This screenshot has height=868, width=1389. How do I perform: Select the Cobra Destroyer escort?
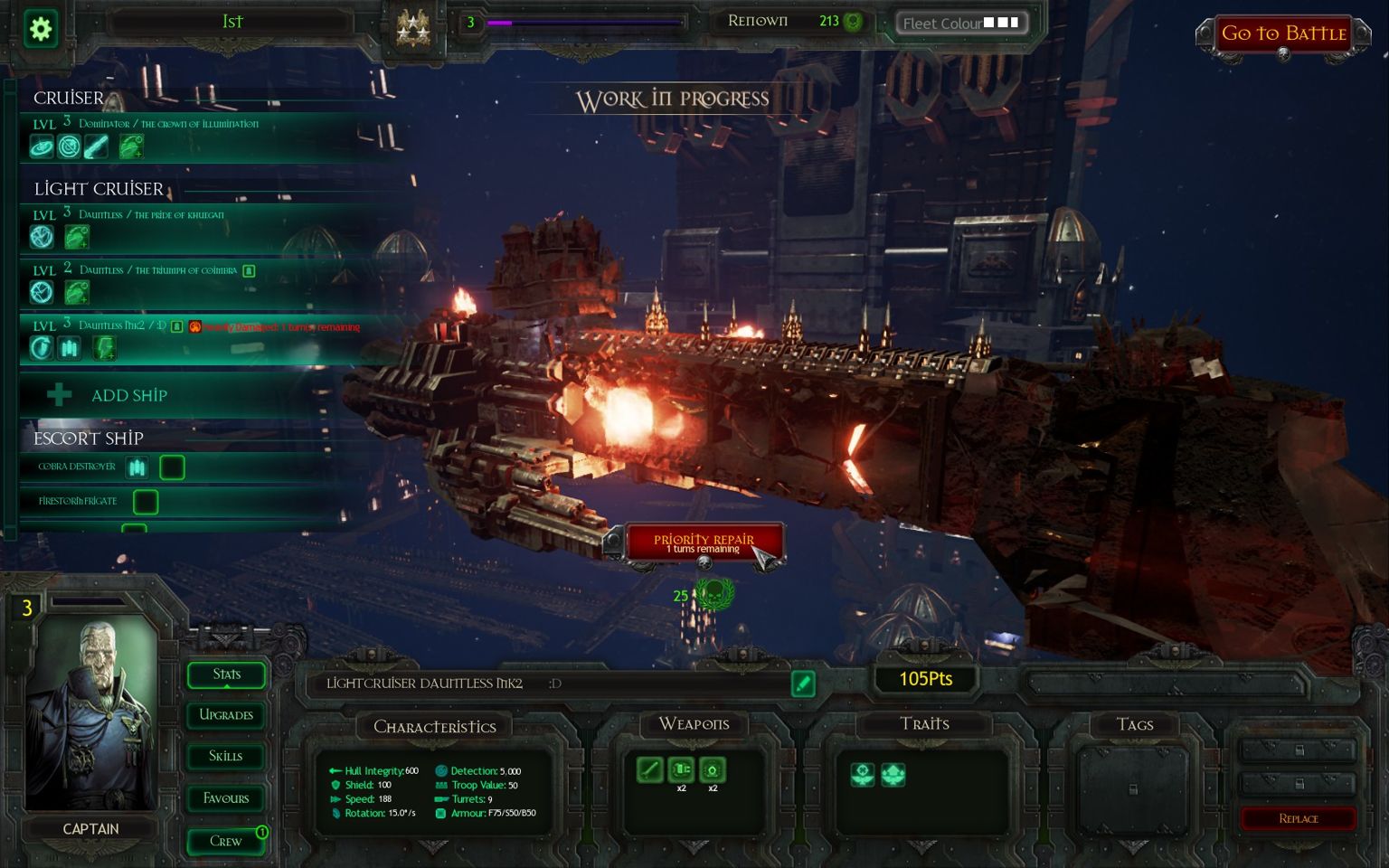point(78,467)
